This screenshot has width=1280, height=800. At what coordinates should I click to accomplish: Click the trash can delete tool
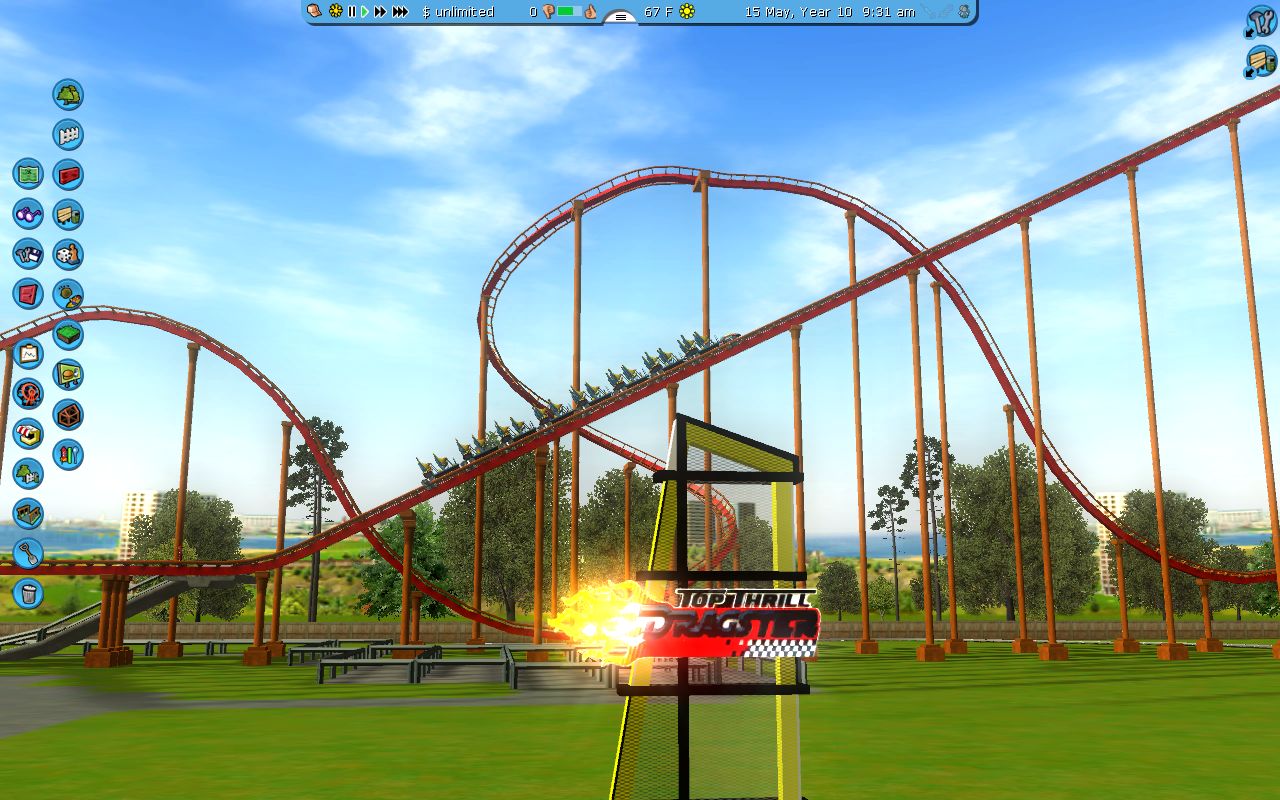point(28,594)
